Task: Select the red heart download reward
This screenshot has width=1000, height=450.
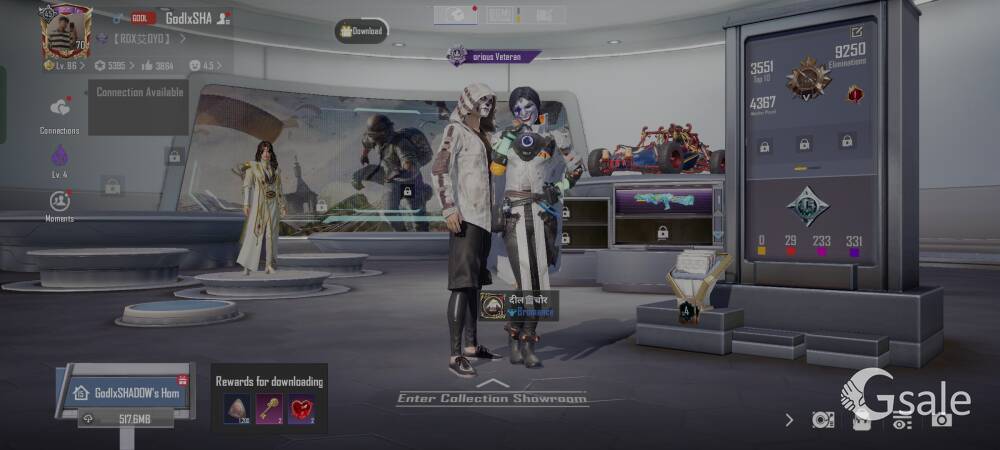Action: (301, 408)
